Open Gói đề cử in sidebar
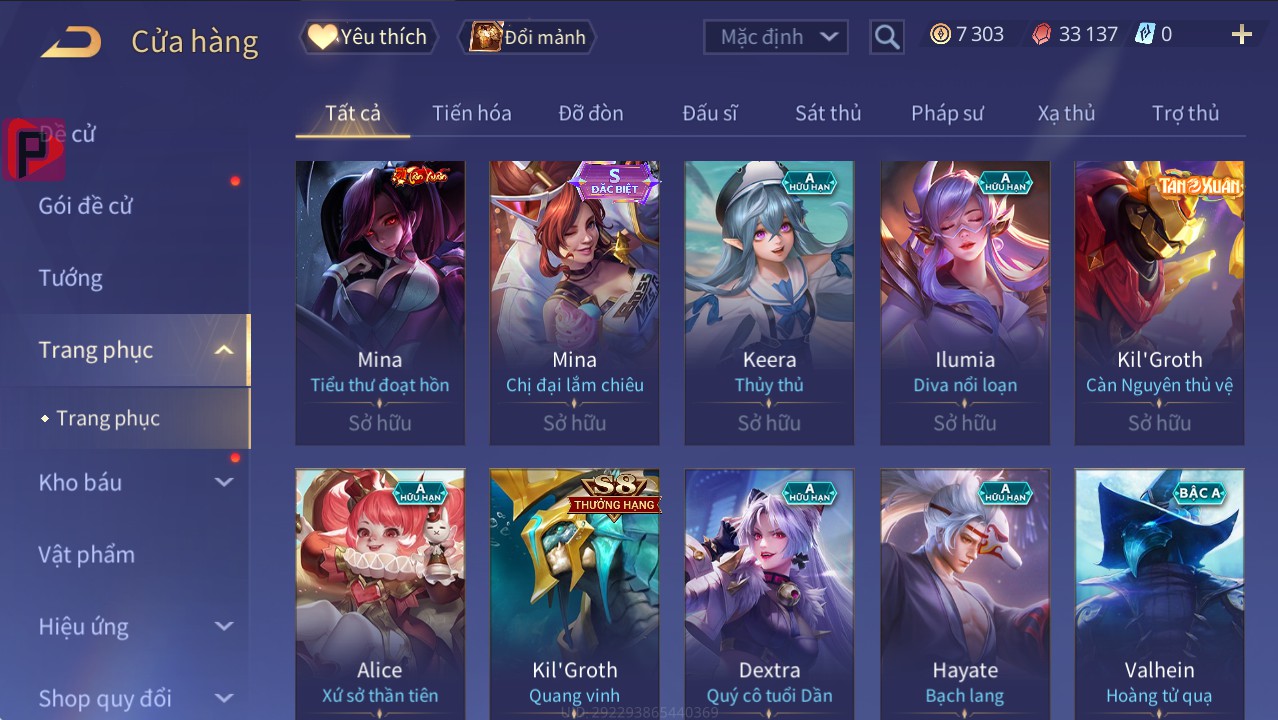1278x720 pixels. (x=86, y=206)
